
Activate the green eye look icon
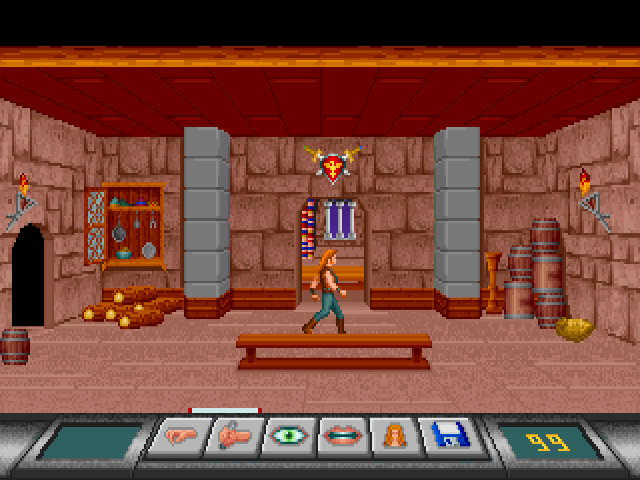click(289, 438)
